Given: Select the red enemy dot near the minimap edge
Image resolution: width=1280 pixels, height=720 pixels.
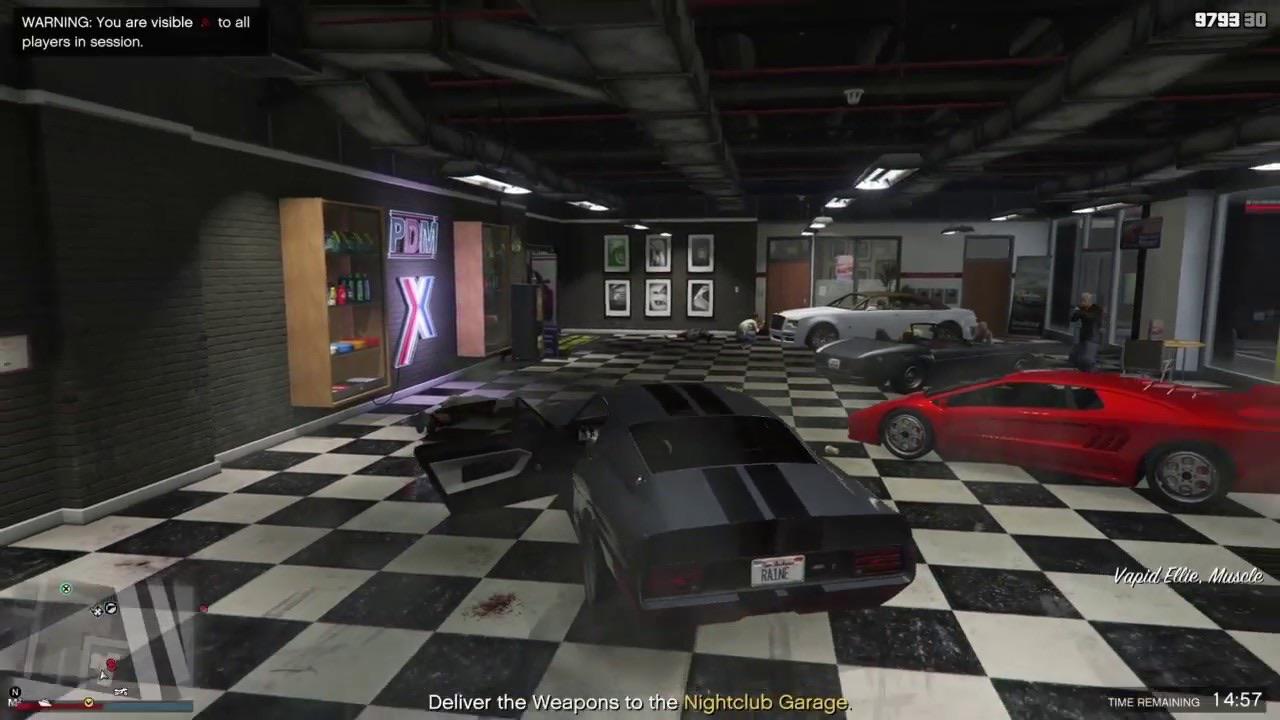Looking at the screenshot, I should (204, 607).
